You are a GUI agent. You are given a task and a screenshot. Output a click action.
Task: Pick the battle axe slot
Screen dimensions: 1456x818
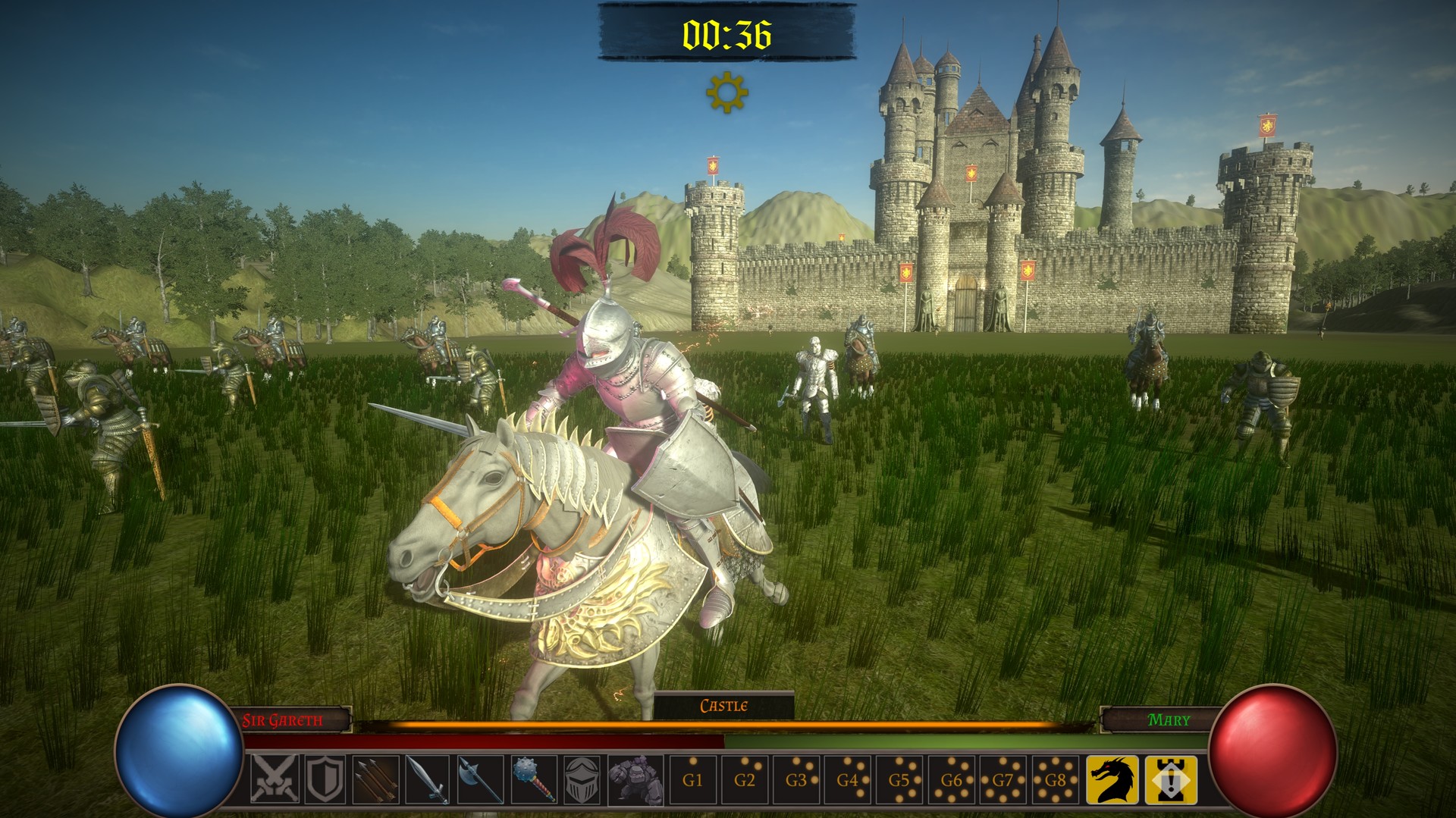pyautogui.click(x=480, y=779)
